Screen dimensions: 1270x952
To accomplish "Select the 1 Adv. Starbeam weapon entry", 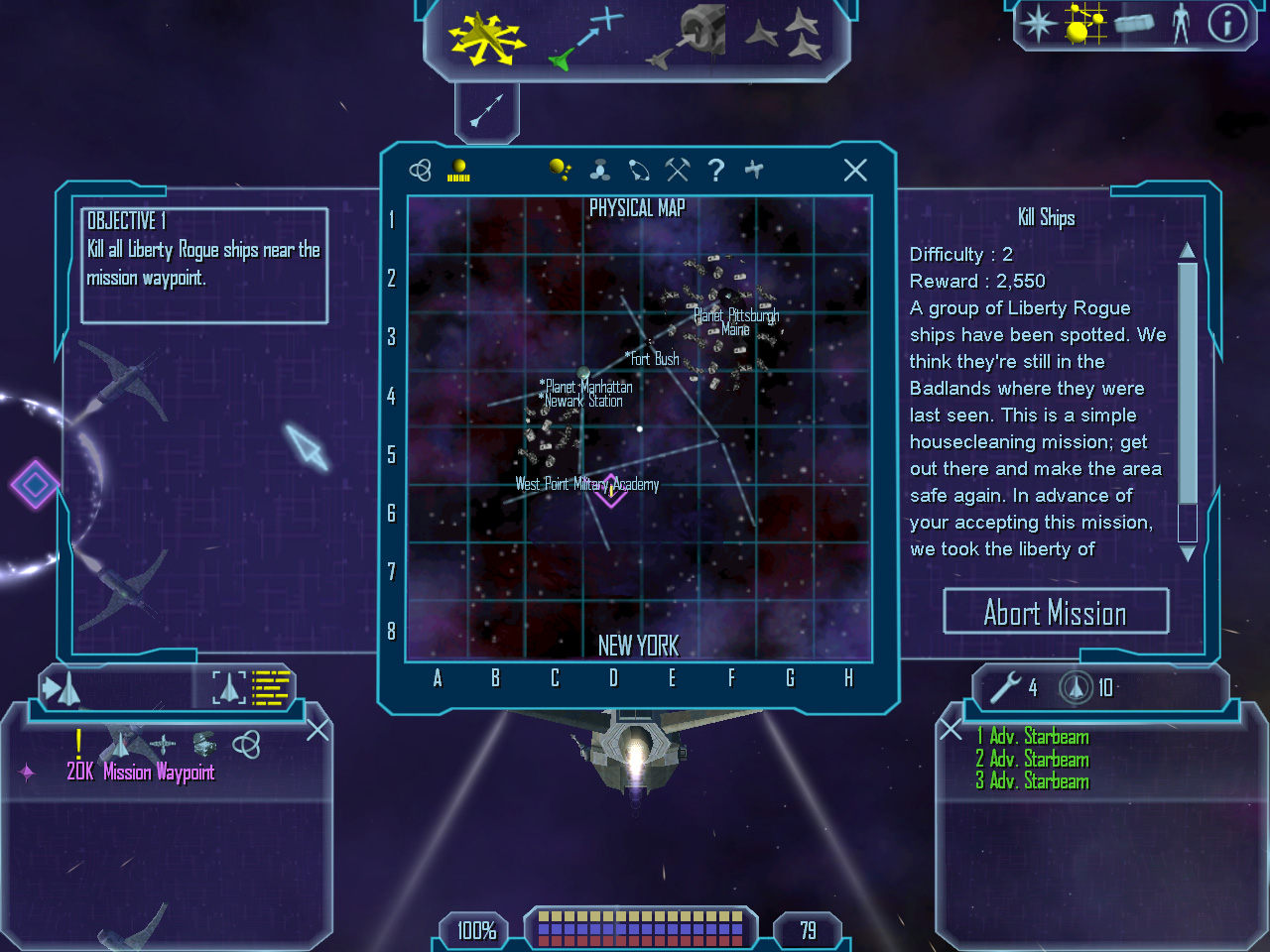I will point(1032,737).
